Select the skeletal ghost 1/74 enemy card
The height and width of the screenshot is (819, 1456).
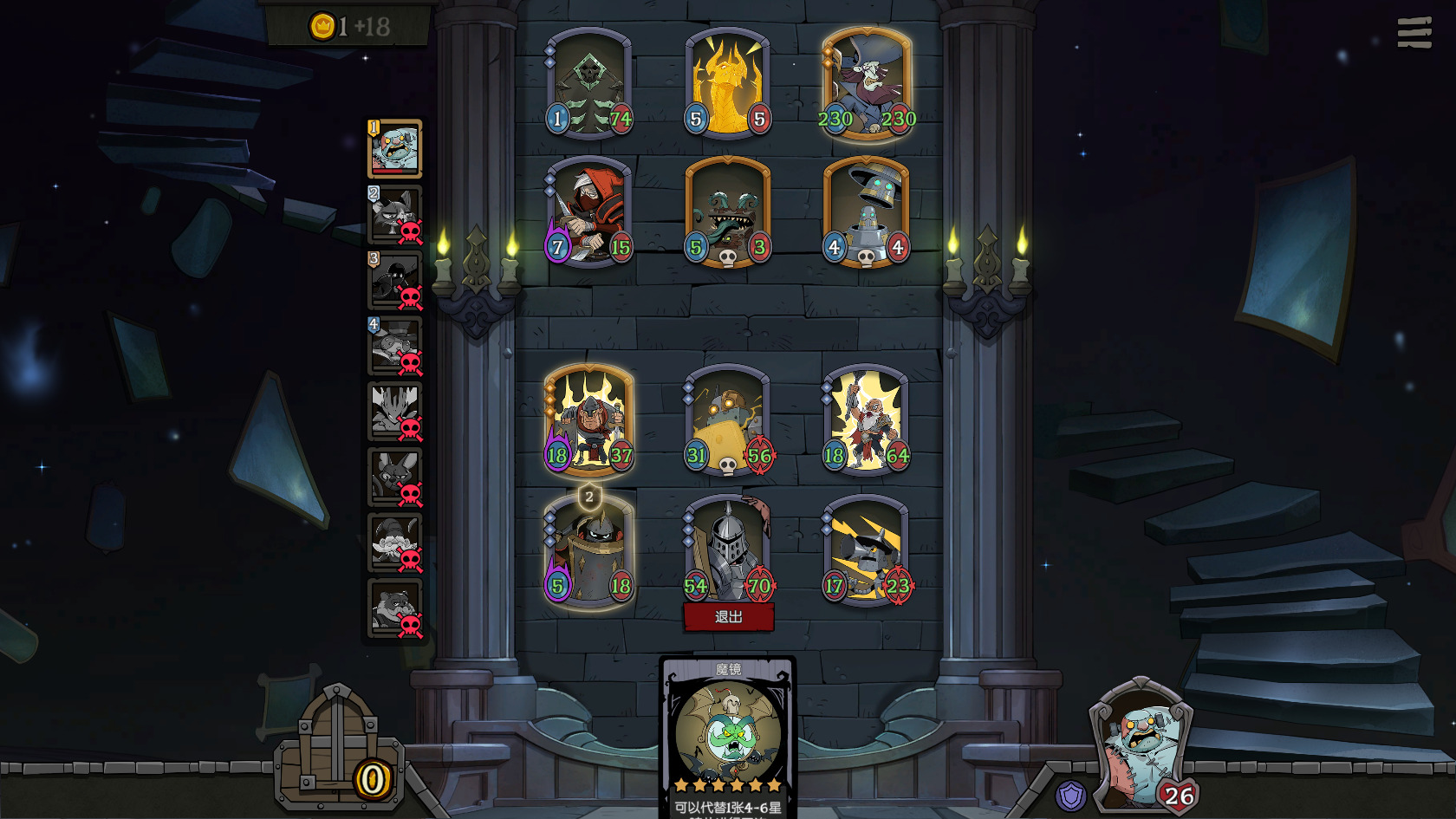pos(589,84)
